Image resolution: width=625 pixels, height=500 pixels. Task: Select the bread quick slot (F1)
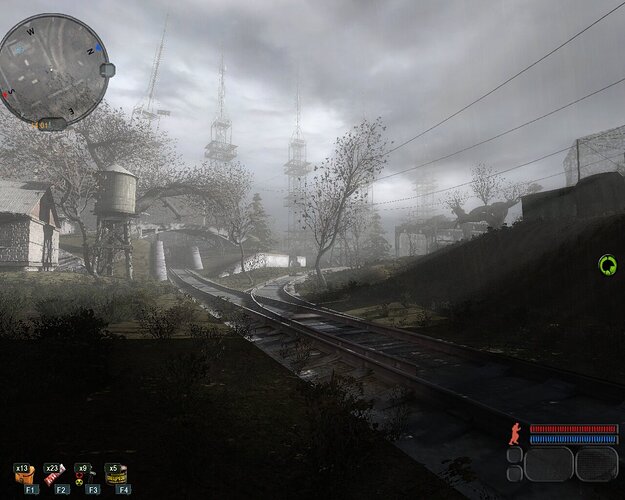point(26,474)
